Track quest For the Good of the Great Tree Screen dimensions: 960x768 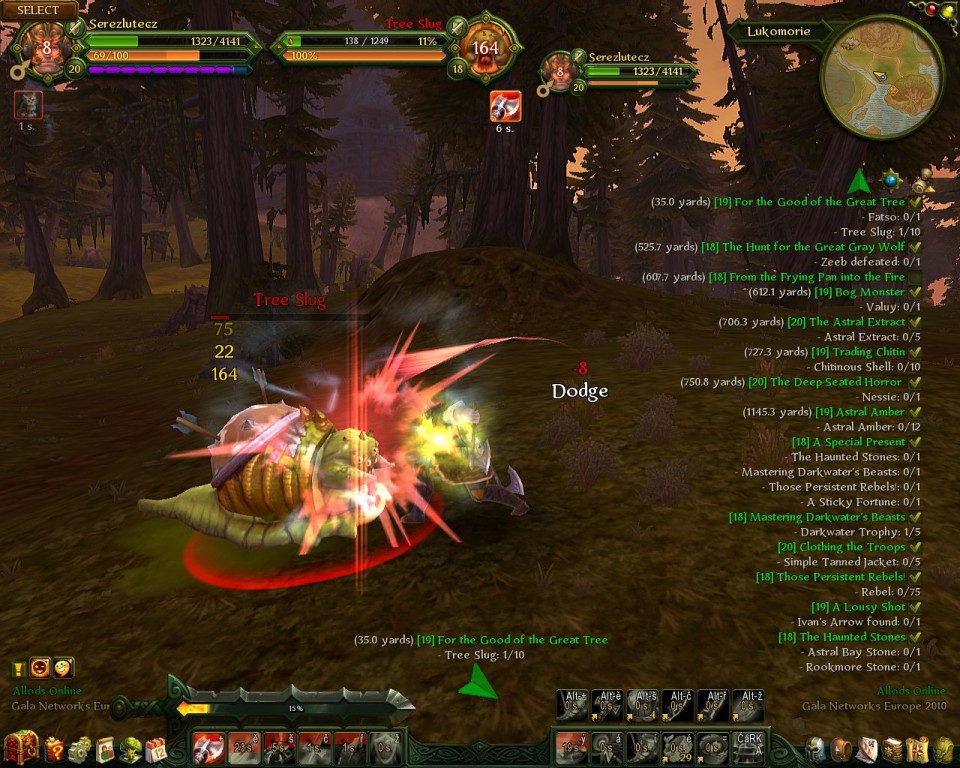pyautogui.click(x=819, y=202)
